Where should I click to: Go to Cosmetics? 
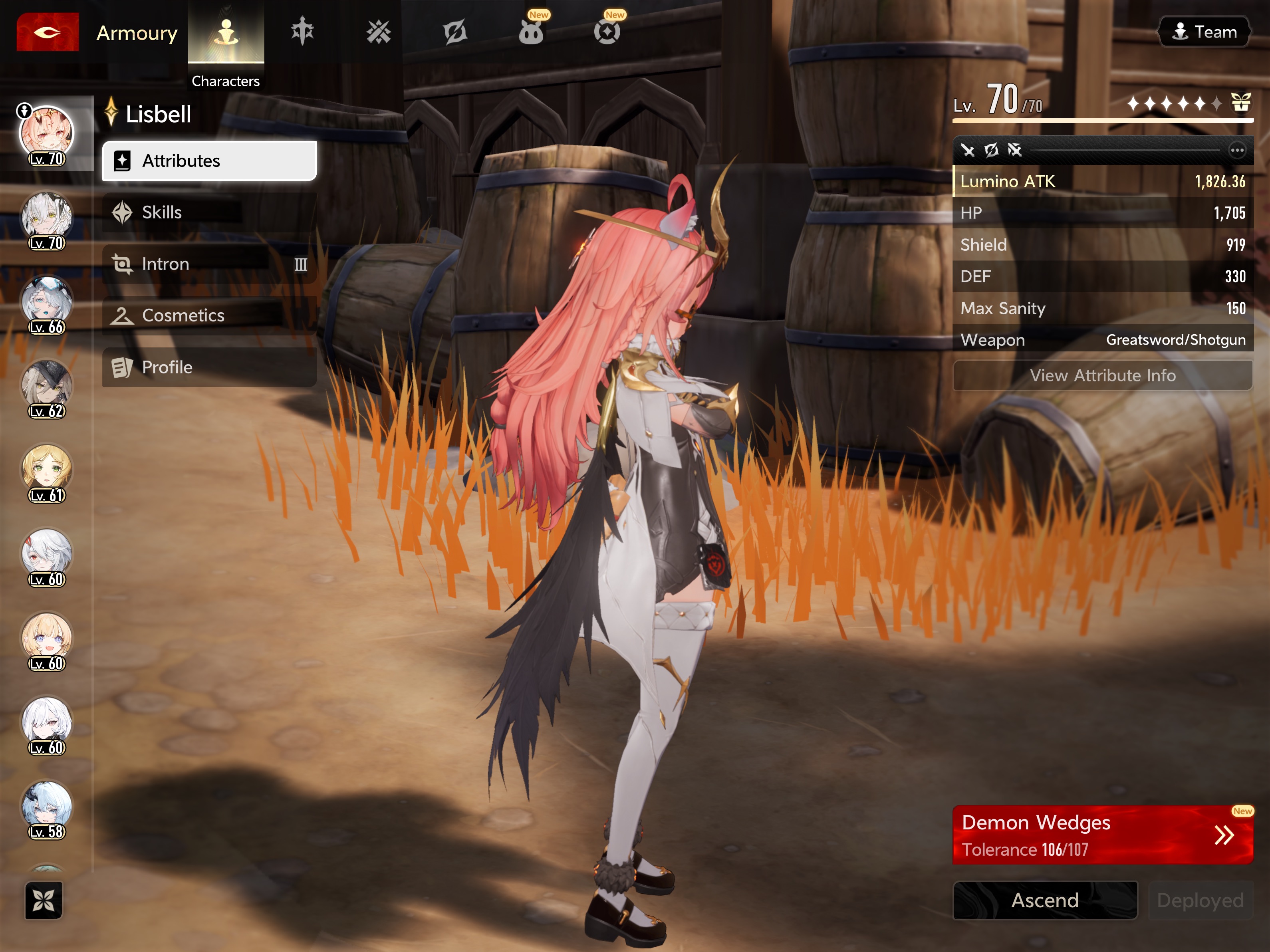pyautogui.click(x=209, y=315)
